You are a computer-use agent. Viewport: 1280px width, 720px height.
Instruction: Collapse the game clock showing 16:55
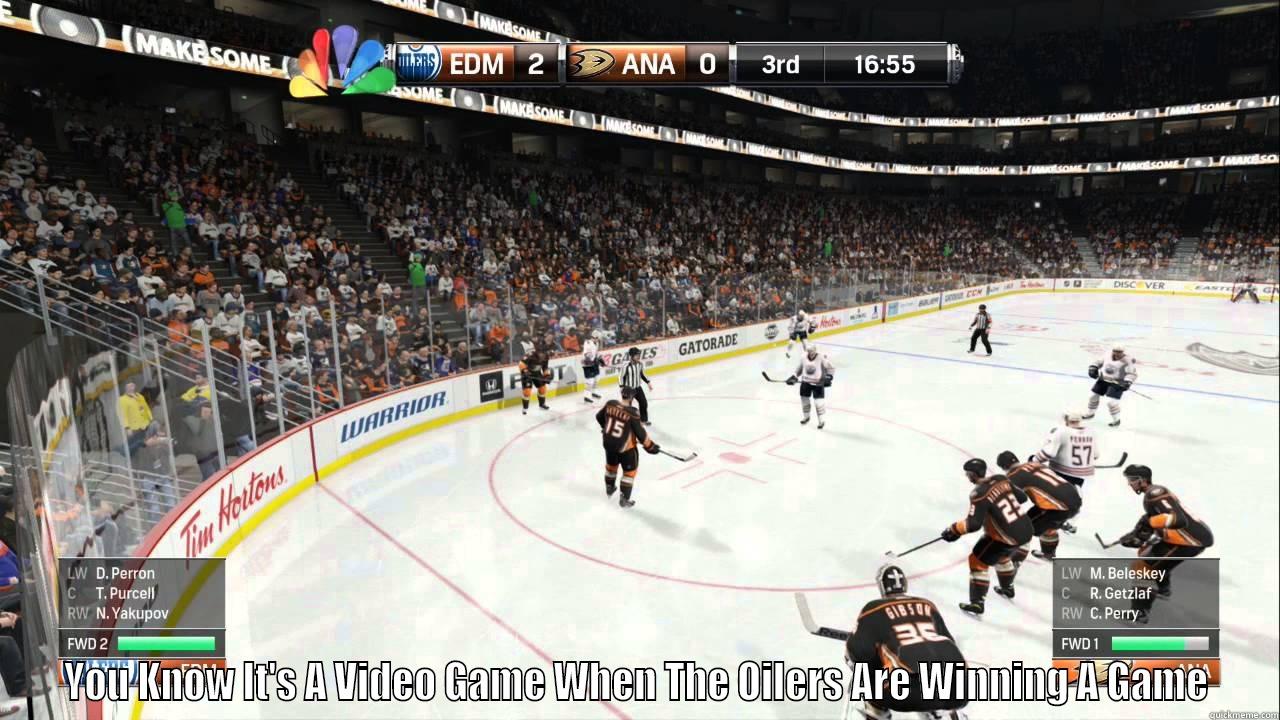[885, 64]
